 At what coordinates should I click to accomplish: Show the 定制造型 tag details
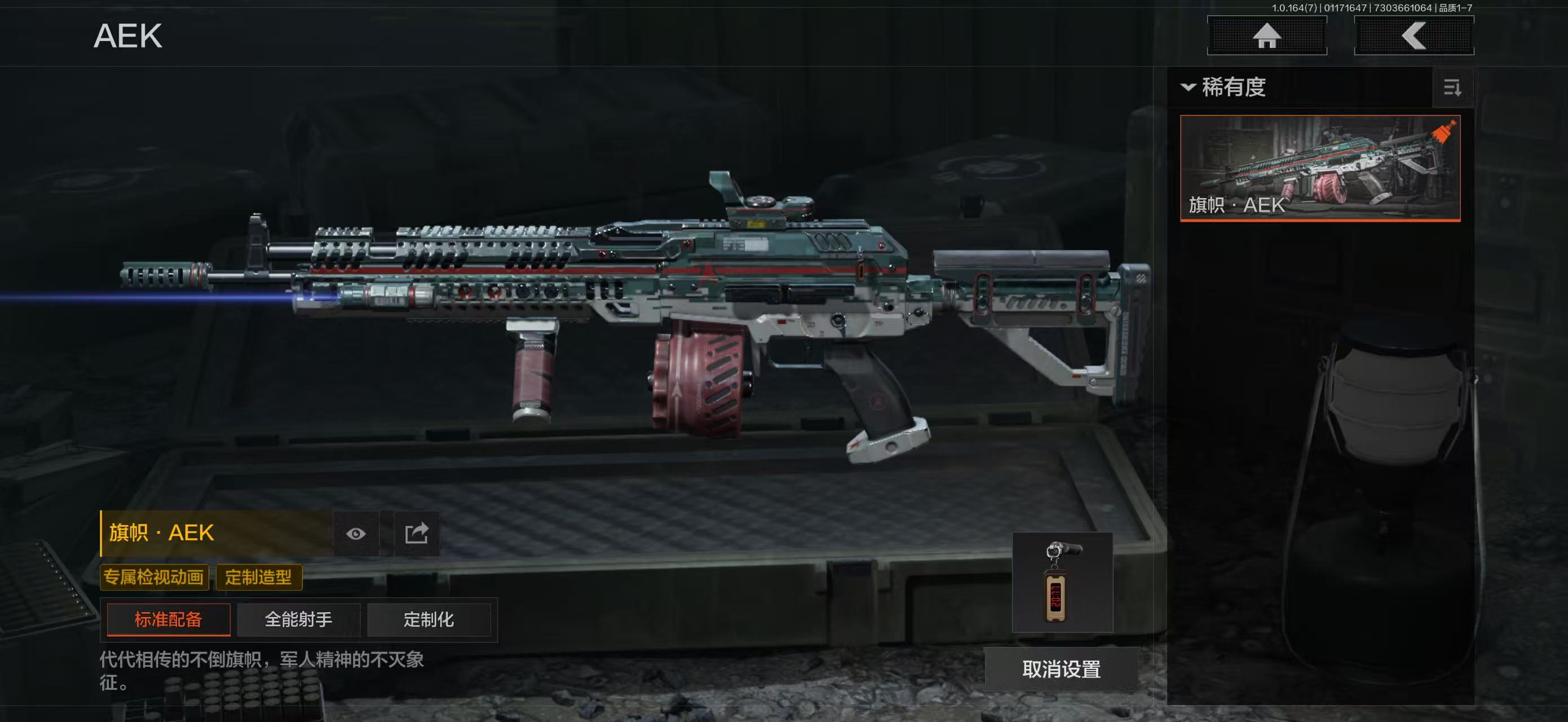tap(259, 577)
